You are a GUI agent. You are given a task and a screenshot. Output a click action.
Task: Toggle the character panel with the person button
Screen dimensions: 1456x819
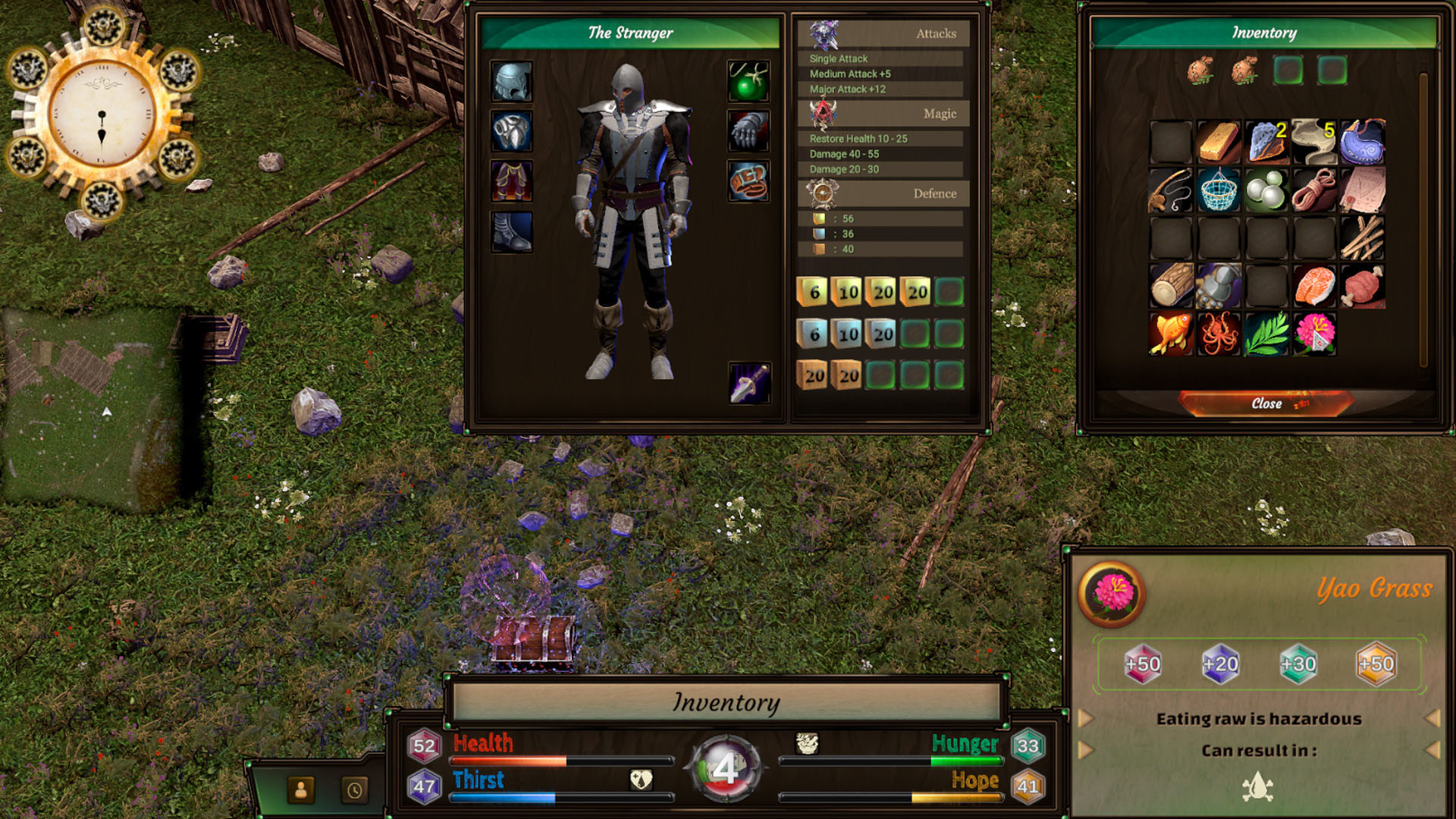click(301, 791)
